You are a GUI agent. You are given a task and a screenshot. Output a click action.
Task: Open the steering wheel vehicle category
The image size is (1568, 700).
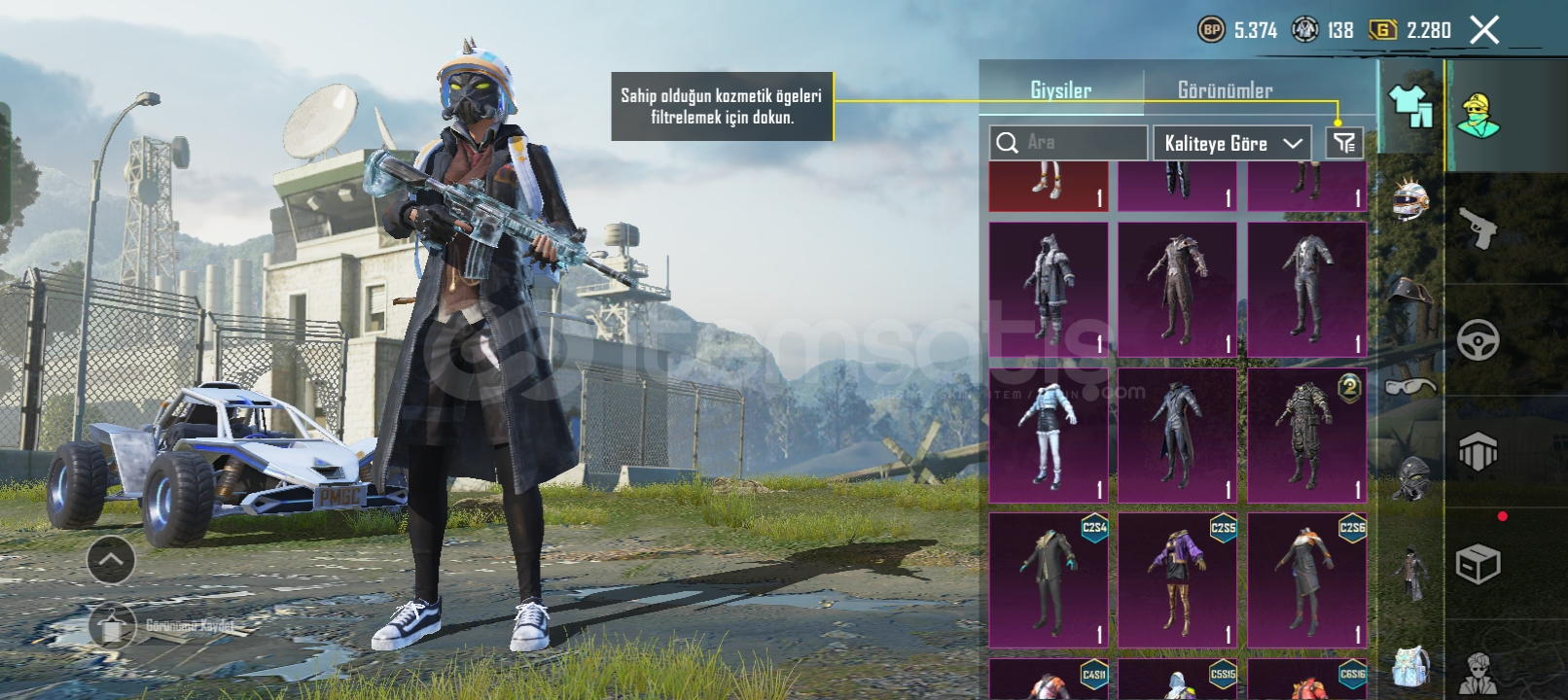(1478, 340)
